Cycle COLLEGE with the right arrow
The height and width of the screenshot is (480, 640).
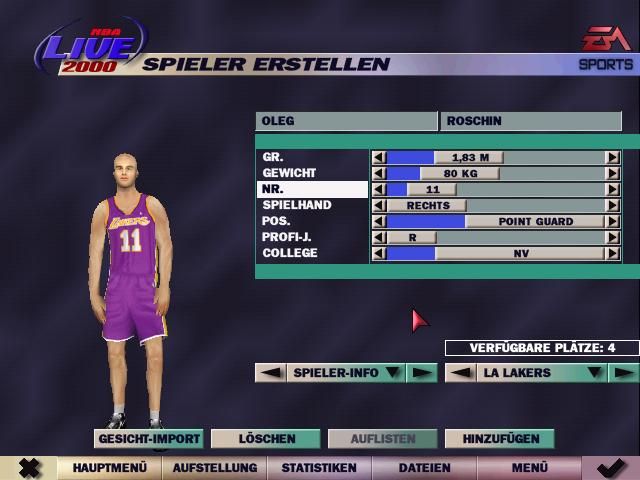pos(612,253)
